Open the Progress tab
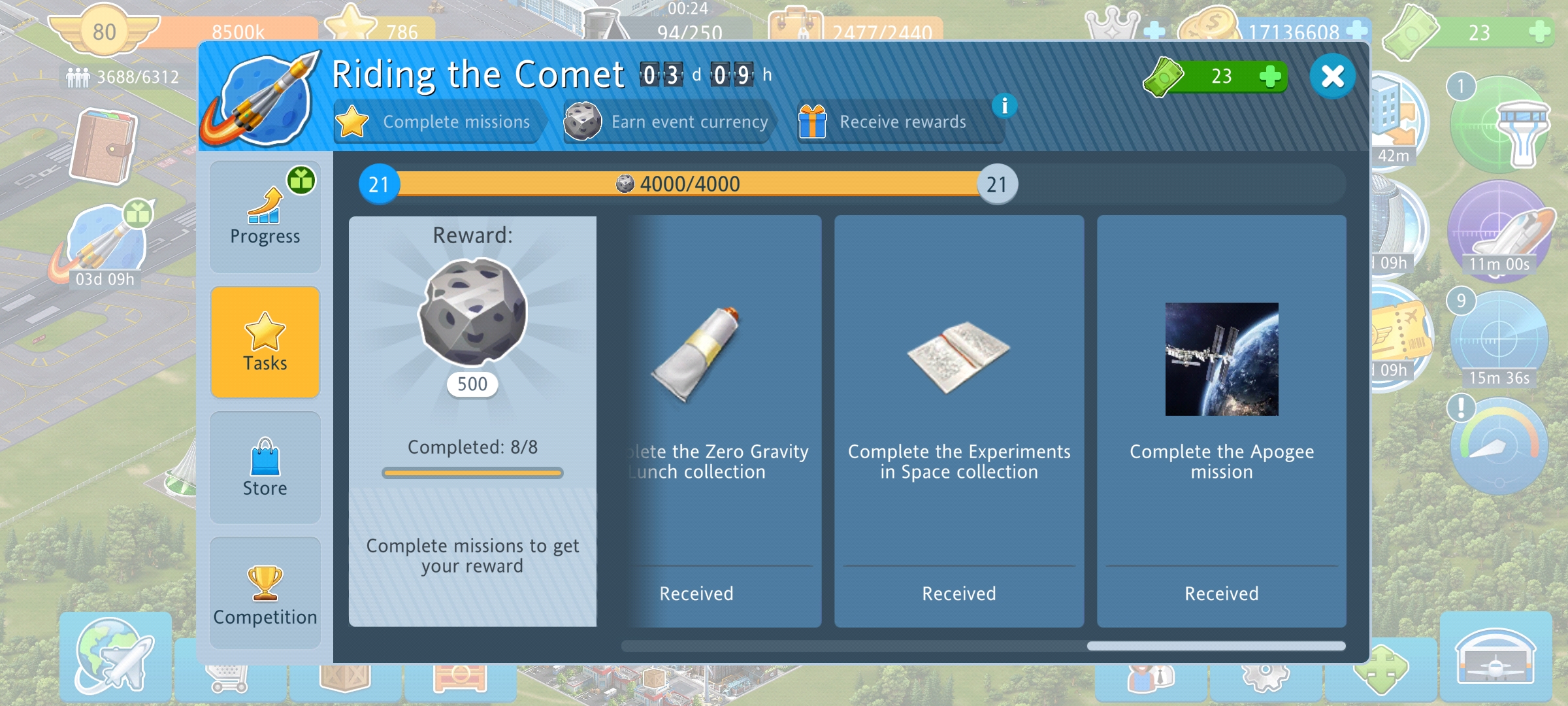 click(265, 217)
